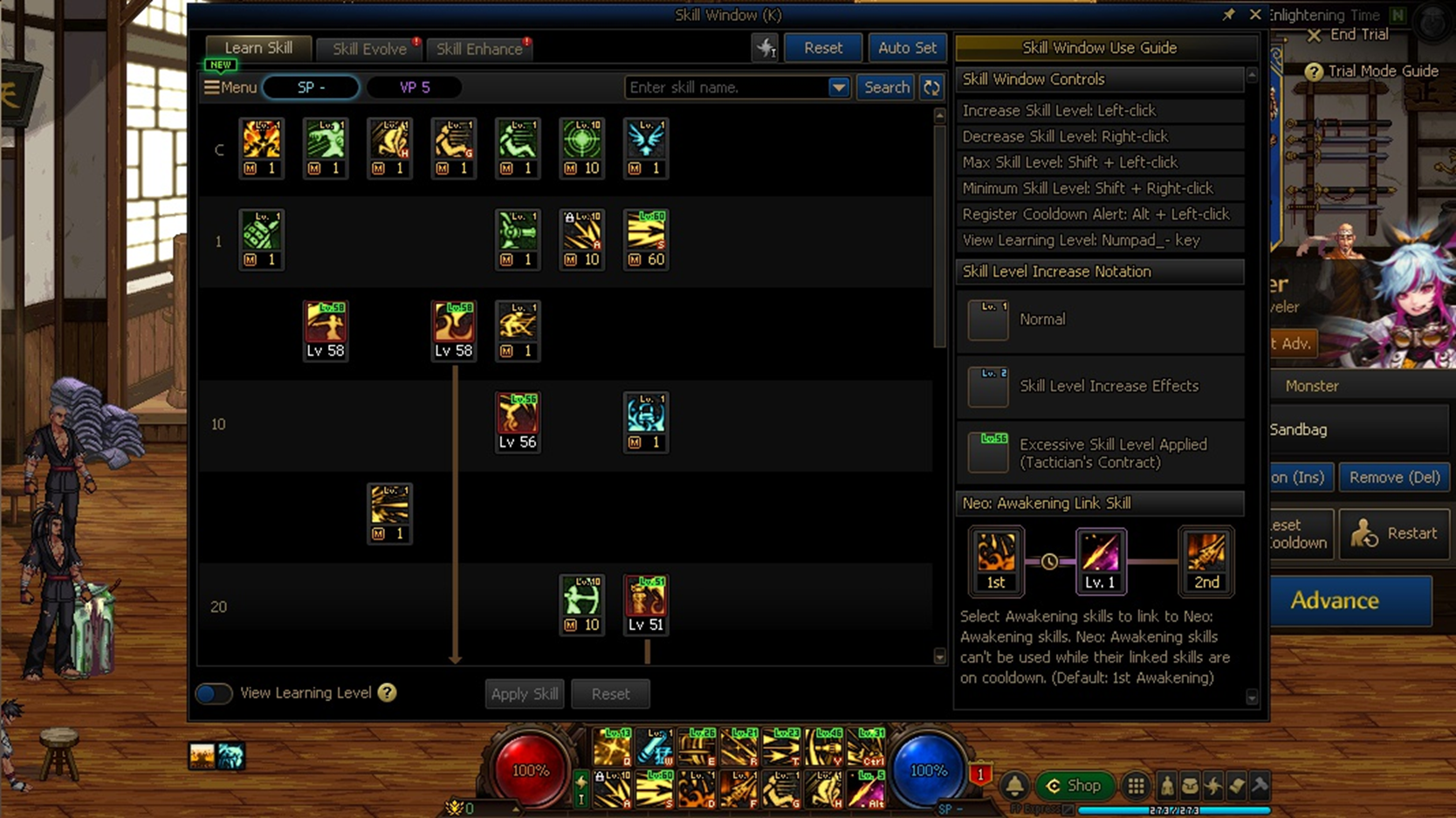Open the Skill Enhance tab

tap(479, 49)
